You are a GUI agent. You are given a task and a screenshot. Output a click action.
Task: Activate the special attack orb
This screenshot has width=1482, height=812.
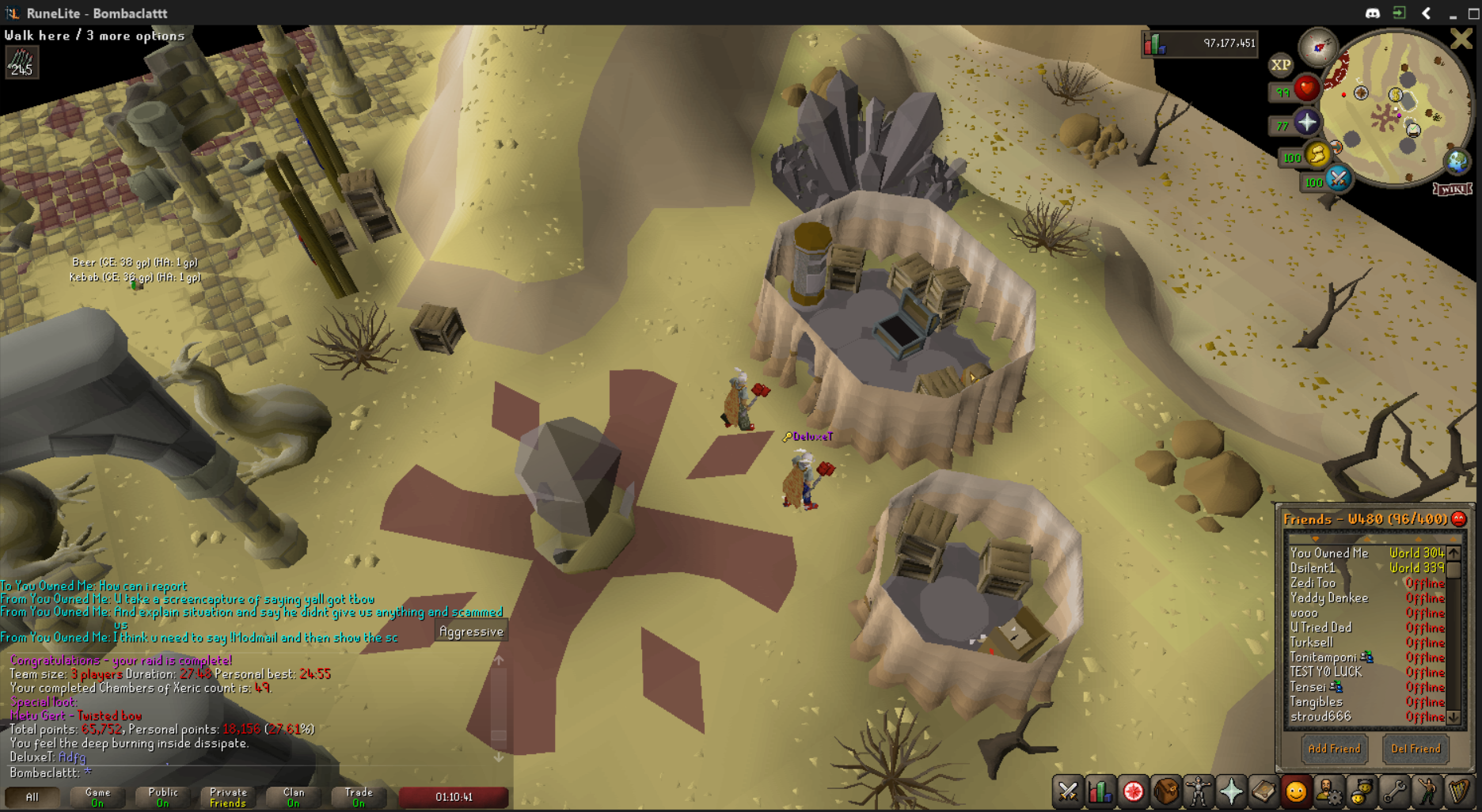point(1338,179)
